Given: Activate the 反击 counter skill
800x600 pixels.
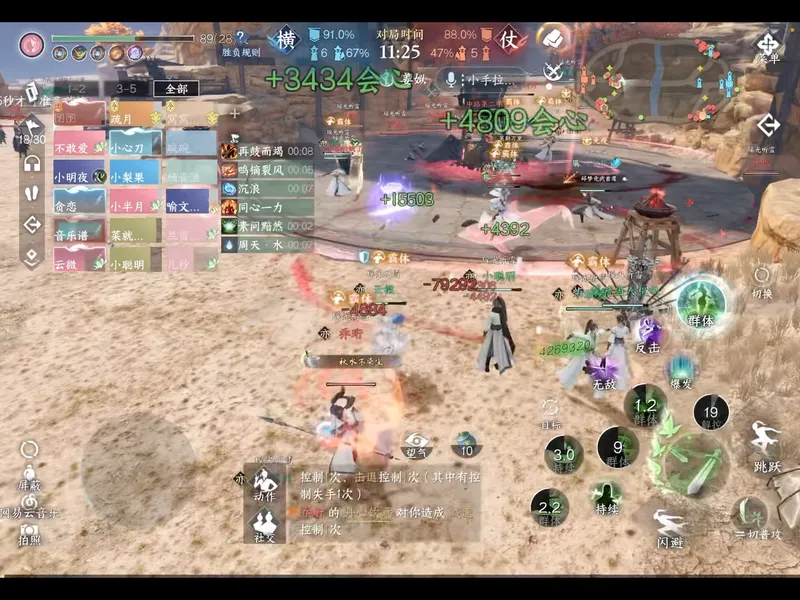Looking at the screenshot, I should (x=648, y=335).
